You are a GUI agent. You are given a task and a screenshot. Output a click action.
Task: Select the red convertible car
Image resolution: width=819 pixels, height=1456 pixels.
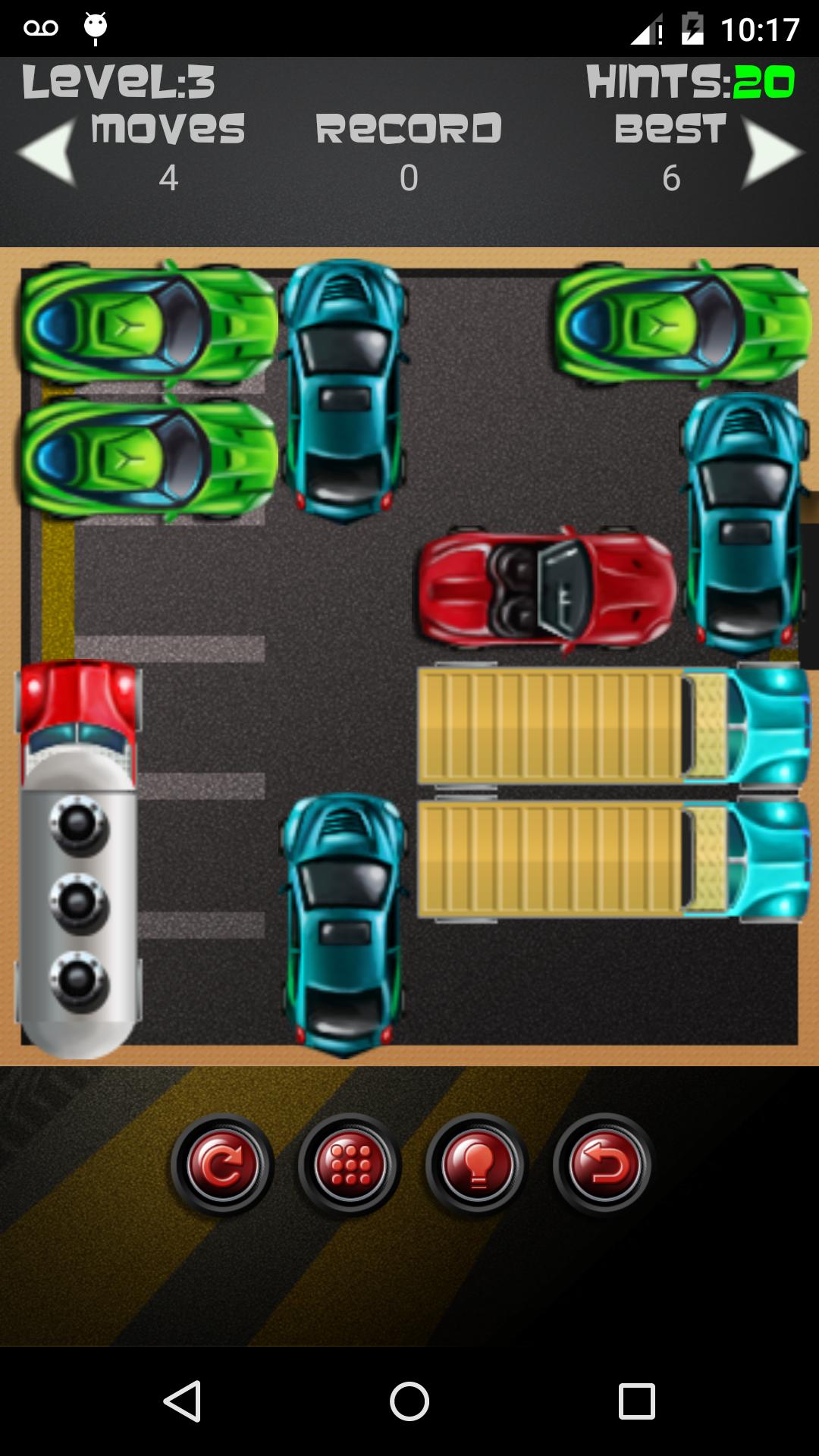546,590
